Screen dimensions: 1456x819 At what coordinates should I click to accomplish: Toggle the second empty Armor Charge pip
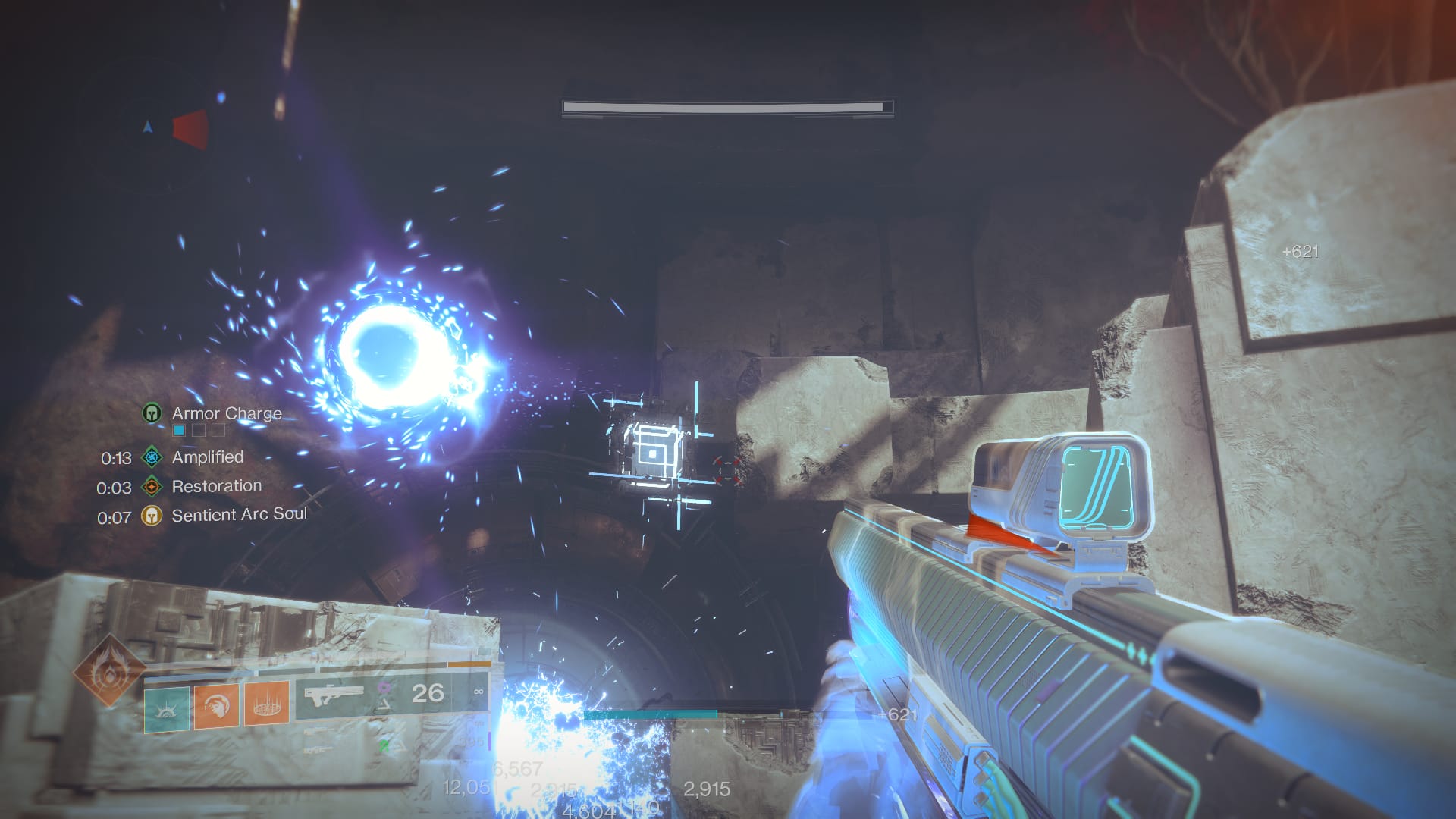[198, 430]
